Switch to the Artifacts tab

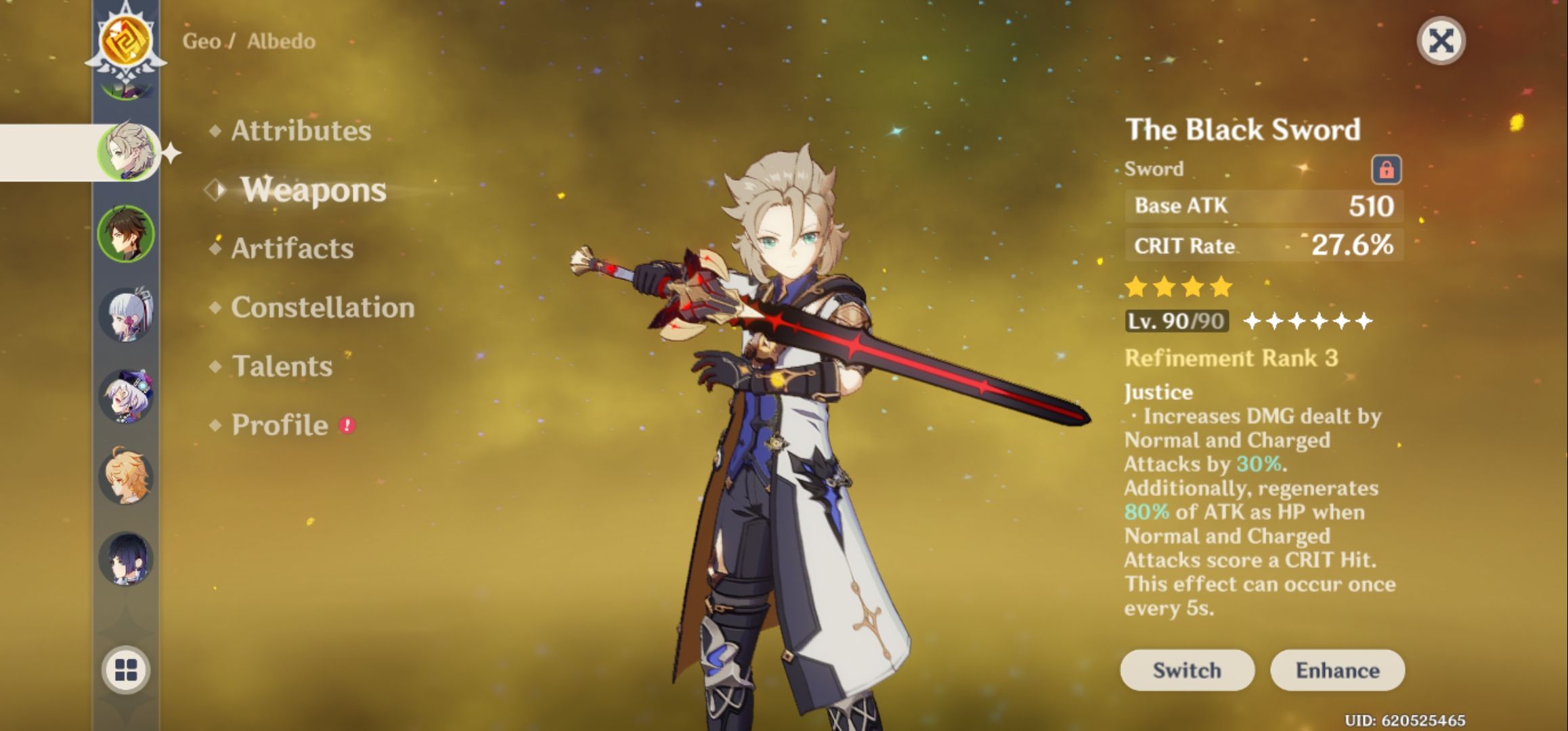pyautogui.click(x=292, y=248)
